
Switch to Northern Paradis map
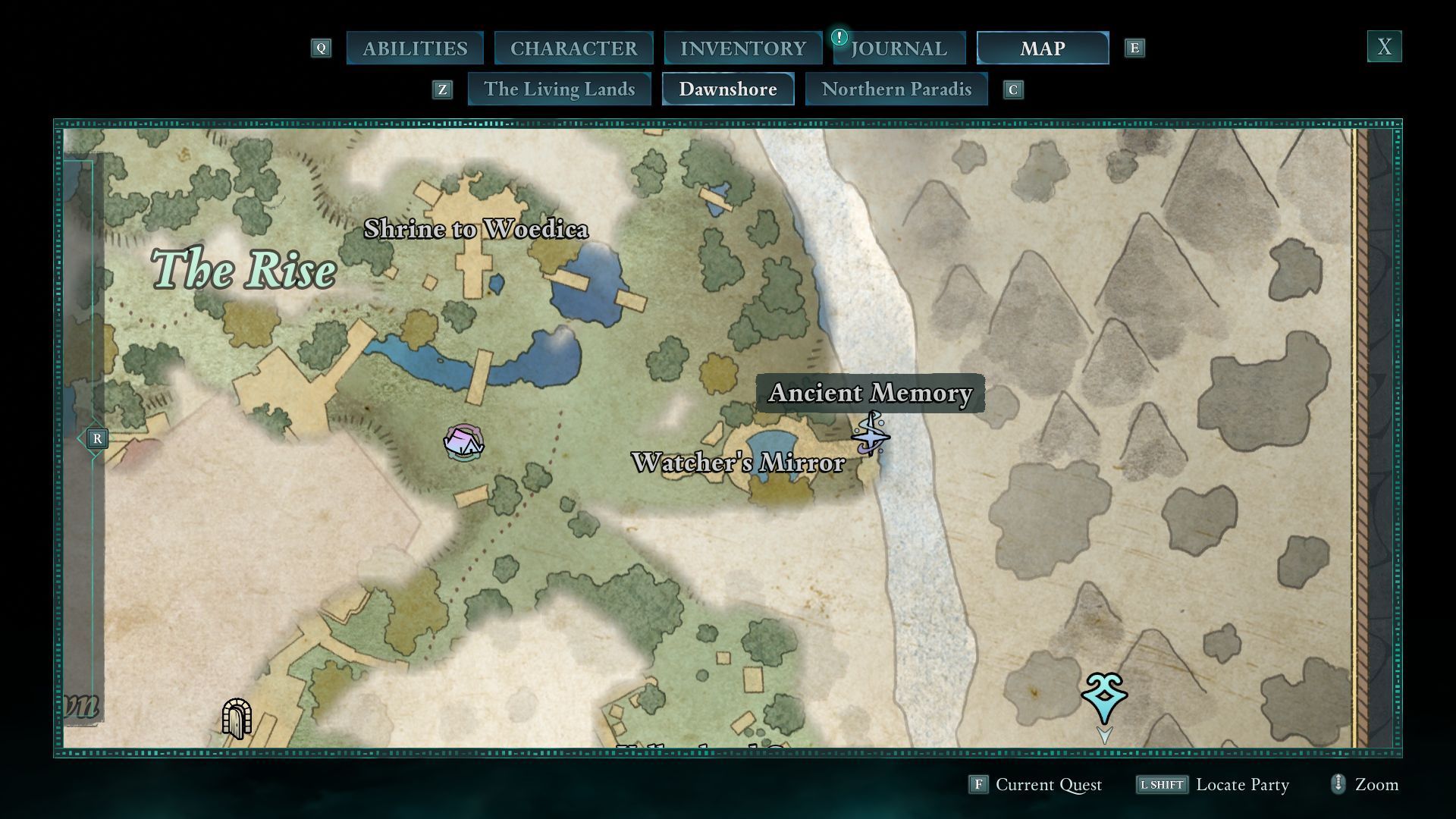[x=896, y=89]
